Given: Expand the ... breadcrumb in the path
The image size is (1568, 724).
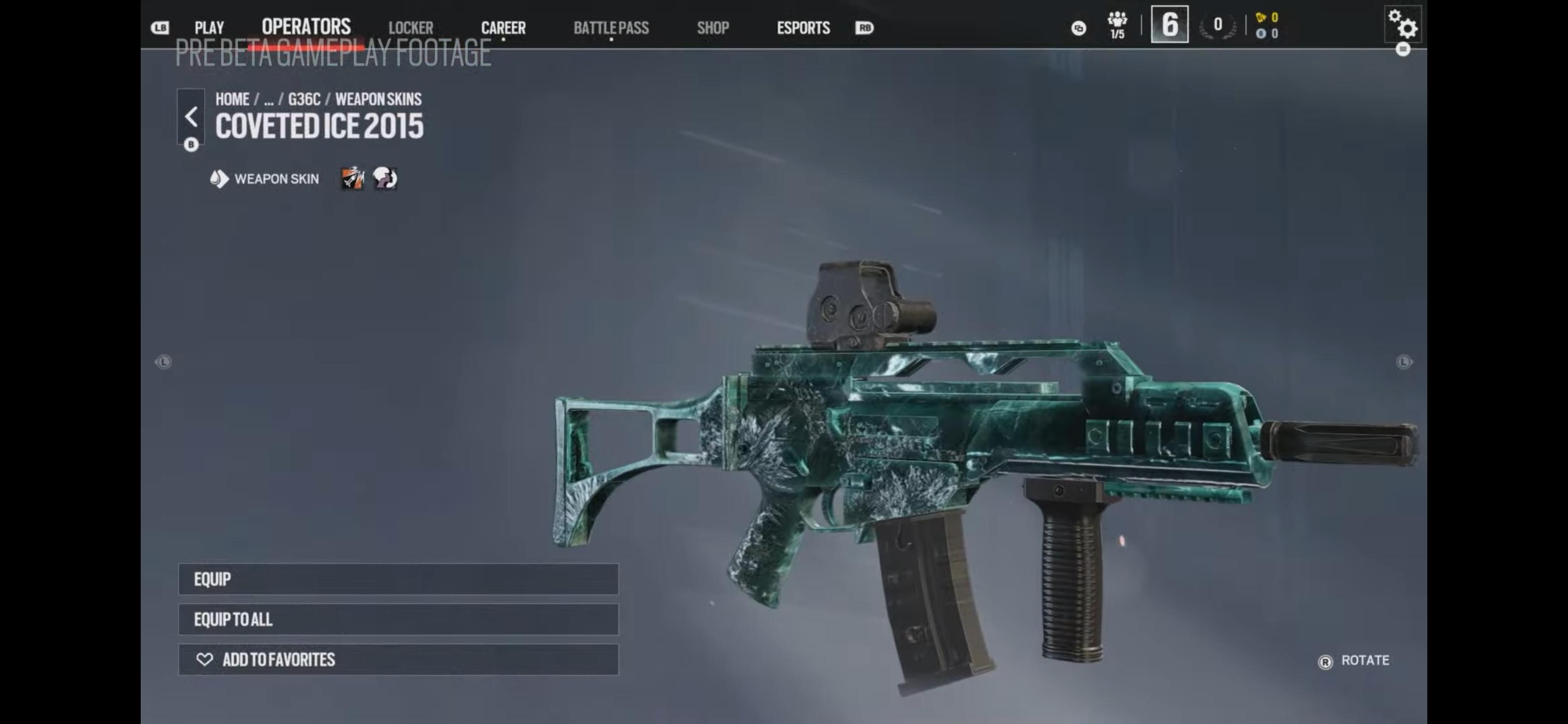Looking at the screenshot, I should click(x=268, y=99).
